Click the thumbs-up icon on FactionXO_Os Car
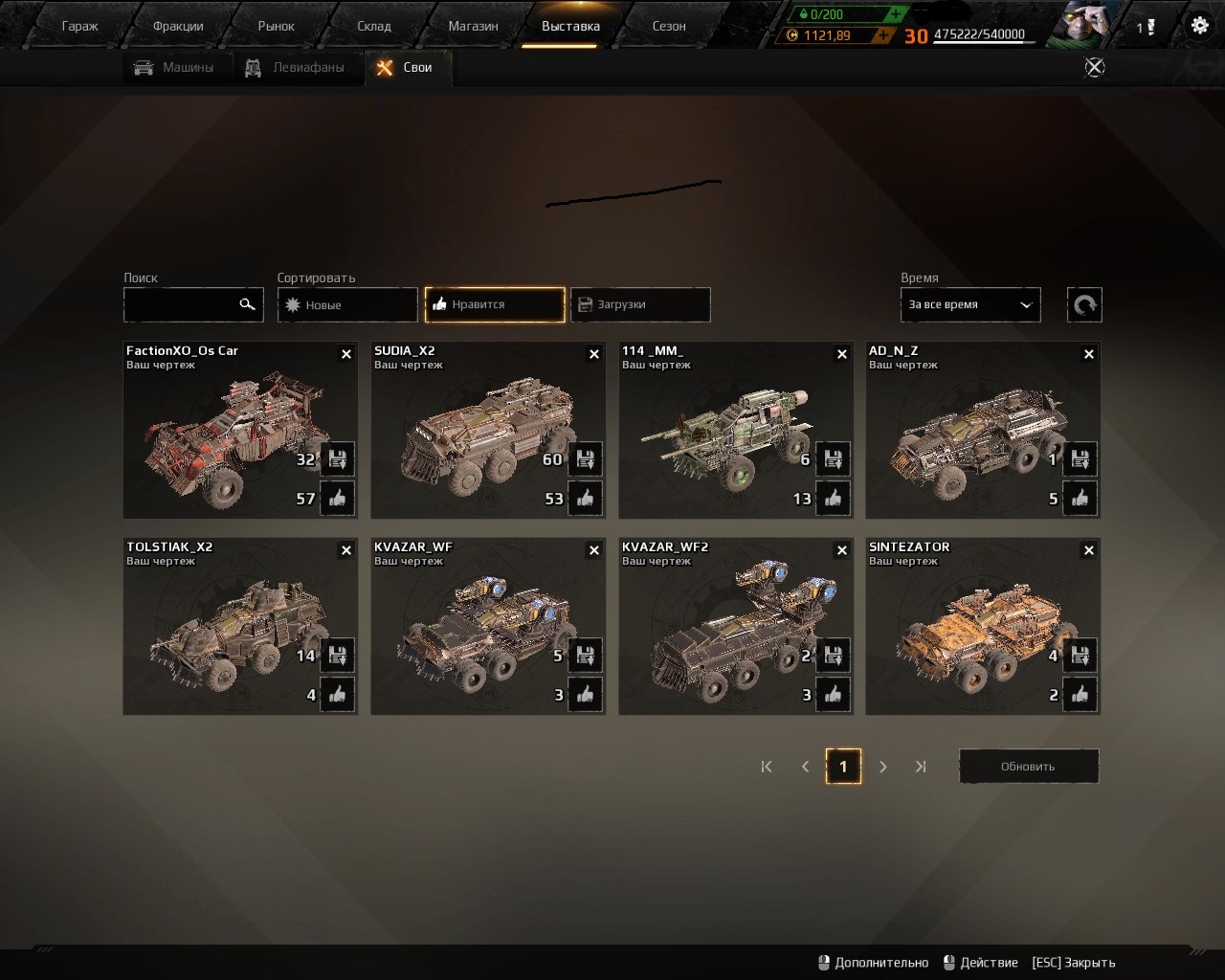The width and height of the screenshot is (1225, 980). (x=338, y=498)
